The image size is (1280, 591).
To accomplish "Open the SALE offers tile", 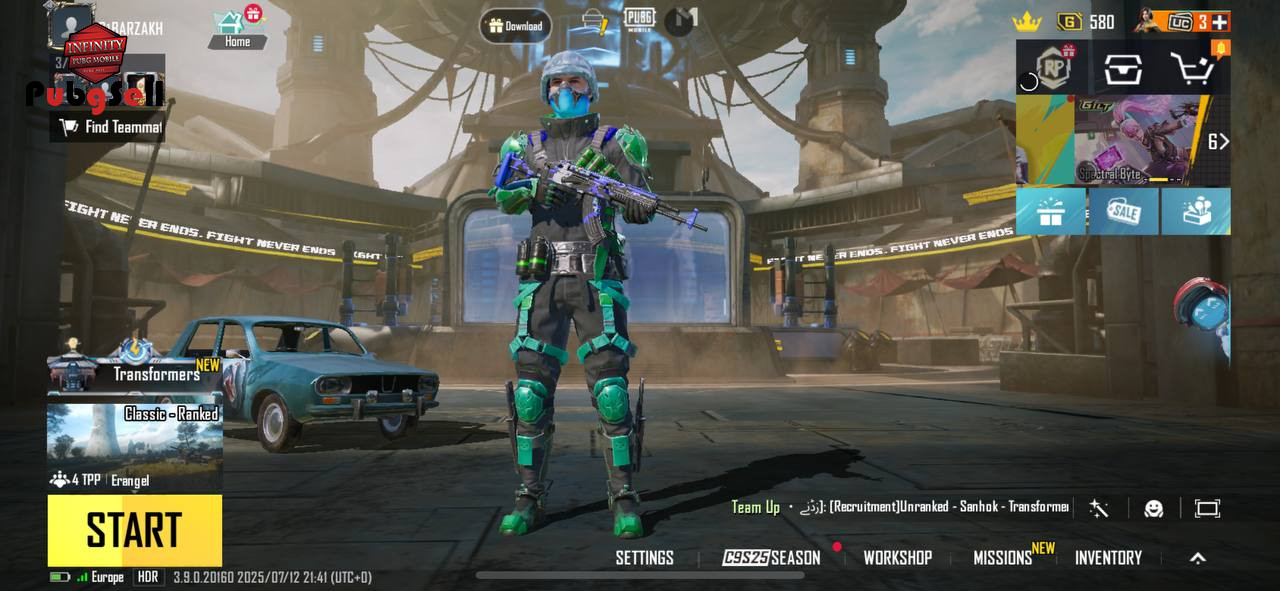I will (1123, 211).
